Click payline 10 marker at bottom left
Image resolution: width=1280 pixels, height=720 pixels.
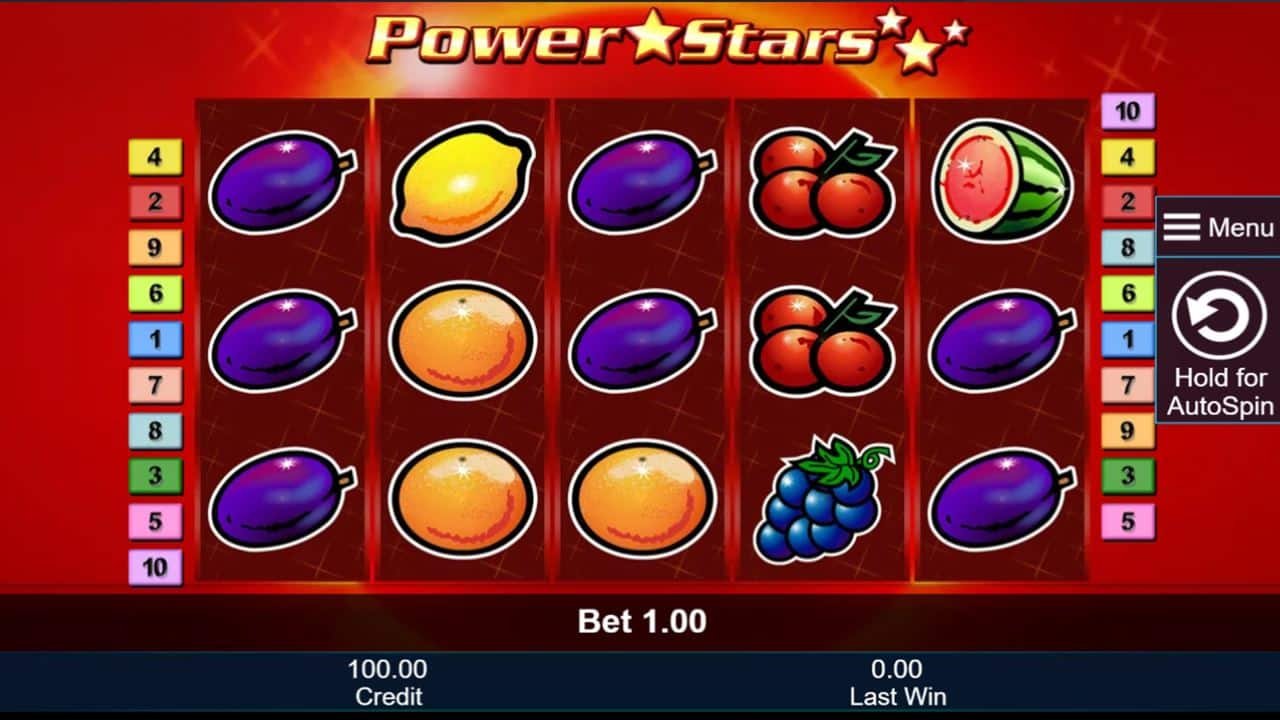click(x=154, y=565)
